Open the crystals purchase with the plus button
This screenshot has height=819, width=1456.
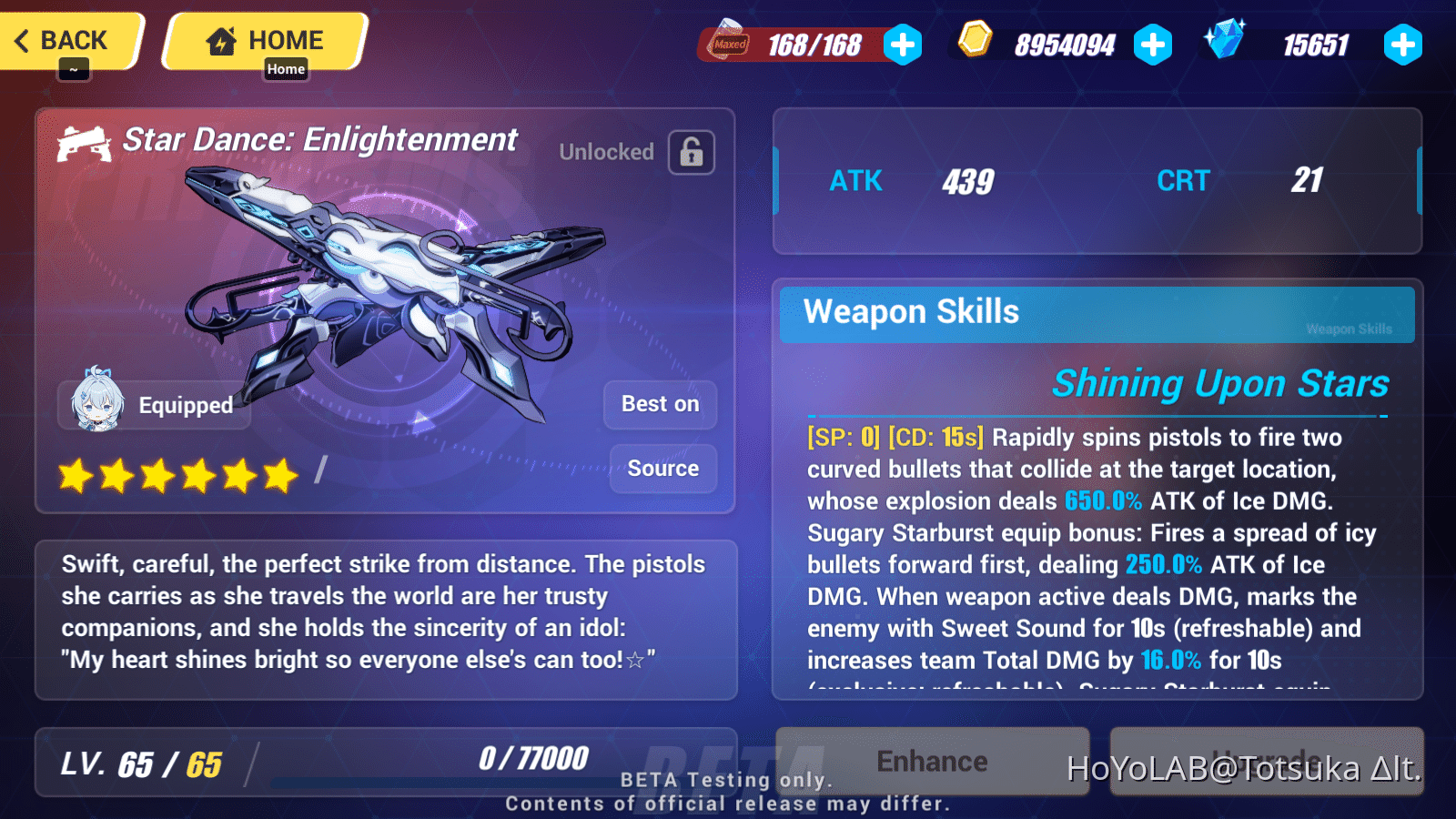click(x=1403, y=42)
